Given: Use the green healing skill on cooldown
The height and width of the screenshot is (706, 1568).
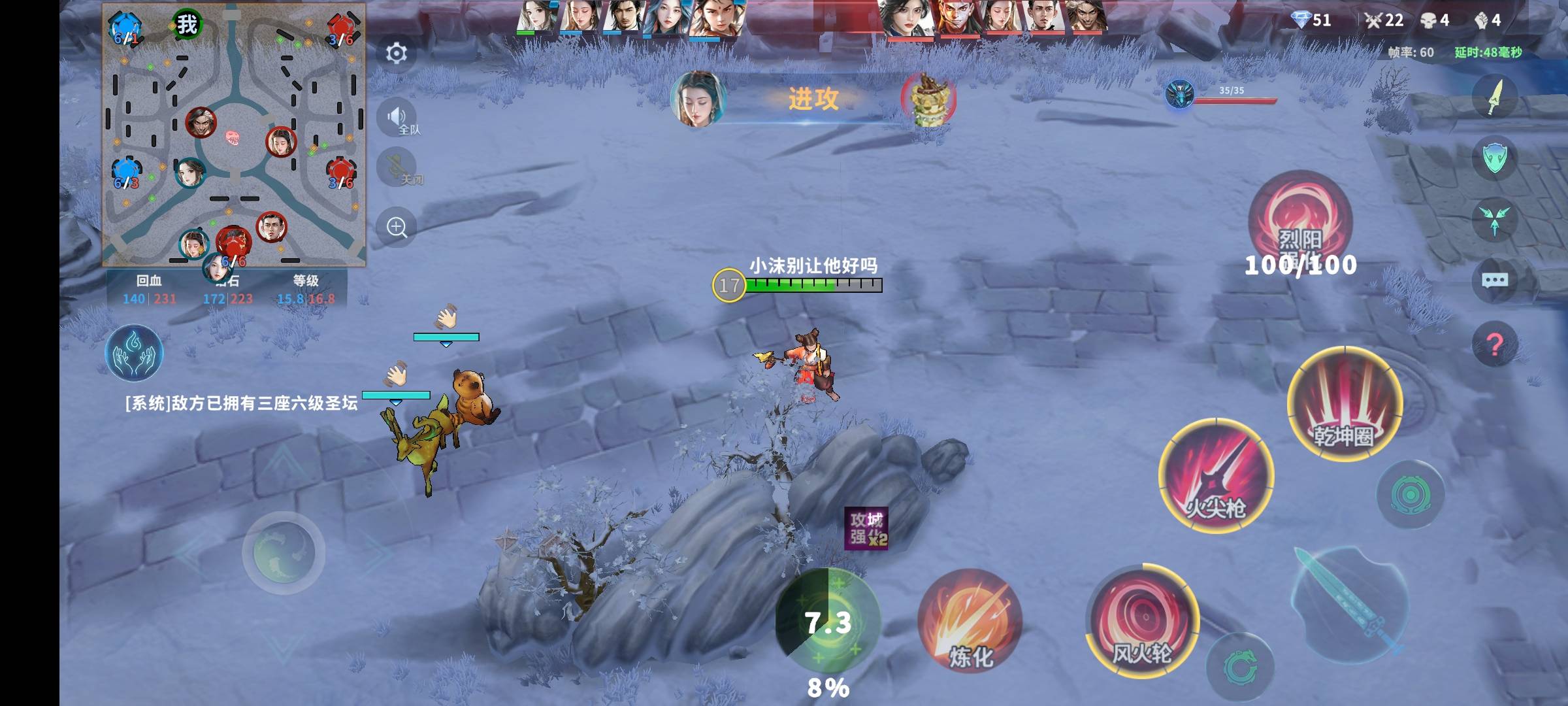Looking at the screenshot, I should coord(828,621).
